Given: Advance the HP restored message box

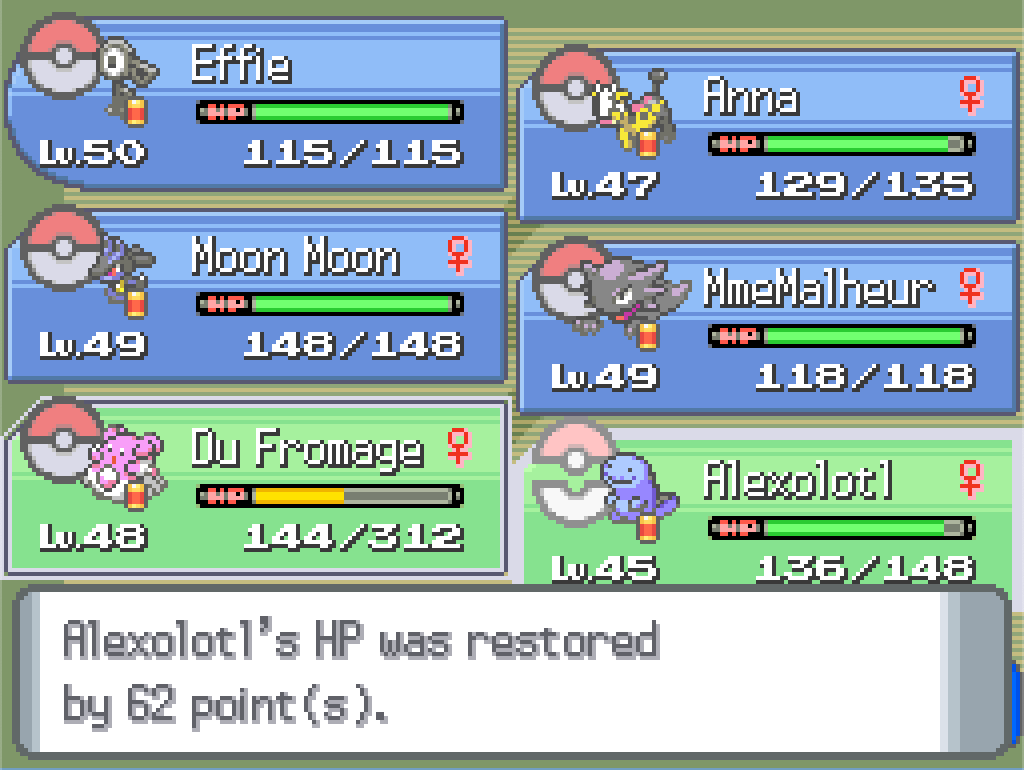Looking at the screenshot, I should [x=510, y=671].
